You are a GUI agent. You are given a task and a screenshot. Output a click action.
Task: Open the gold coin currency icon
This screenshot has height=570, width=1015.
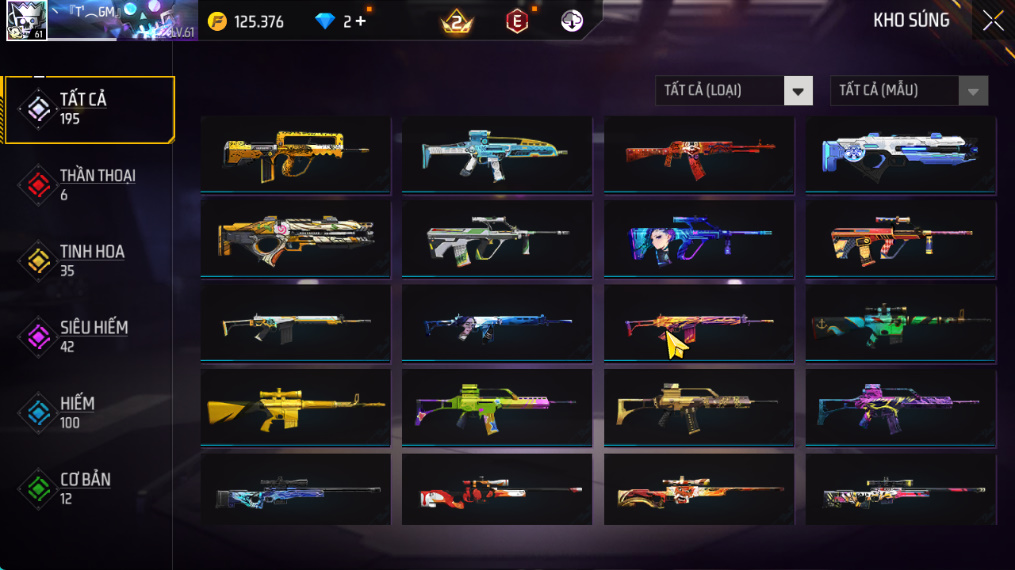[217, 21]
